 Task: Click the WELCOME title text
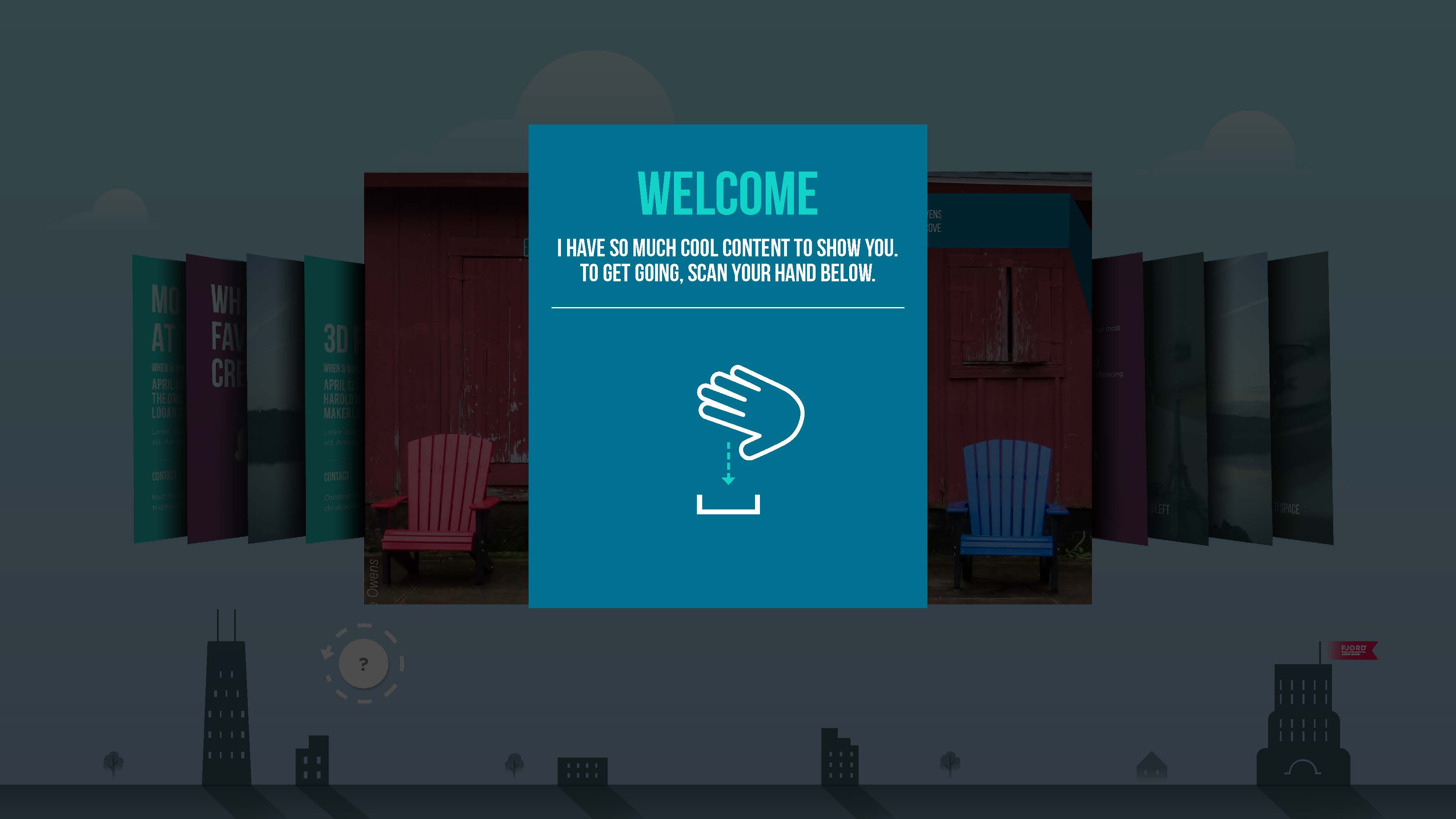tap(728, 191)
